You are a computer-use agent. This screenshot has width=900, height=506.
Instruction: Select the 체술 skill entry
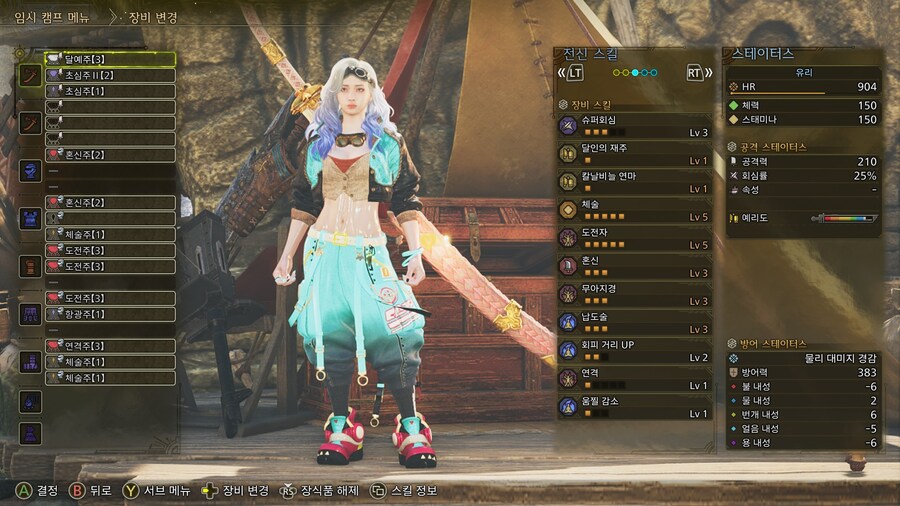(x=633, y=209)
